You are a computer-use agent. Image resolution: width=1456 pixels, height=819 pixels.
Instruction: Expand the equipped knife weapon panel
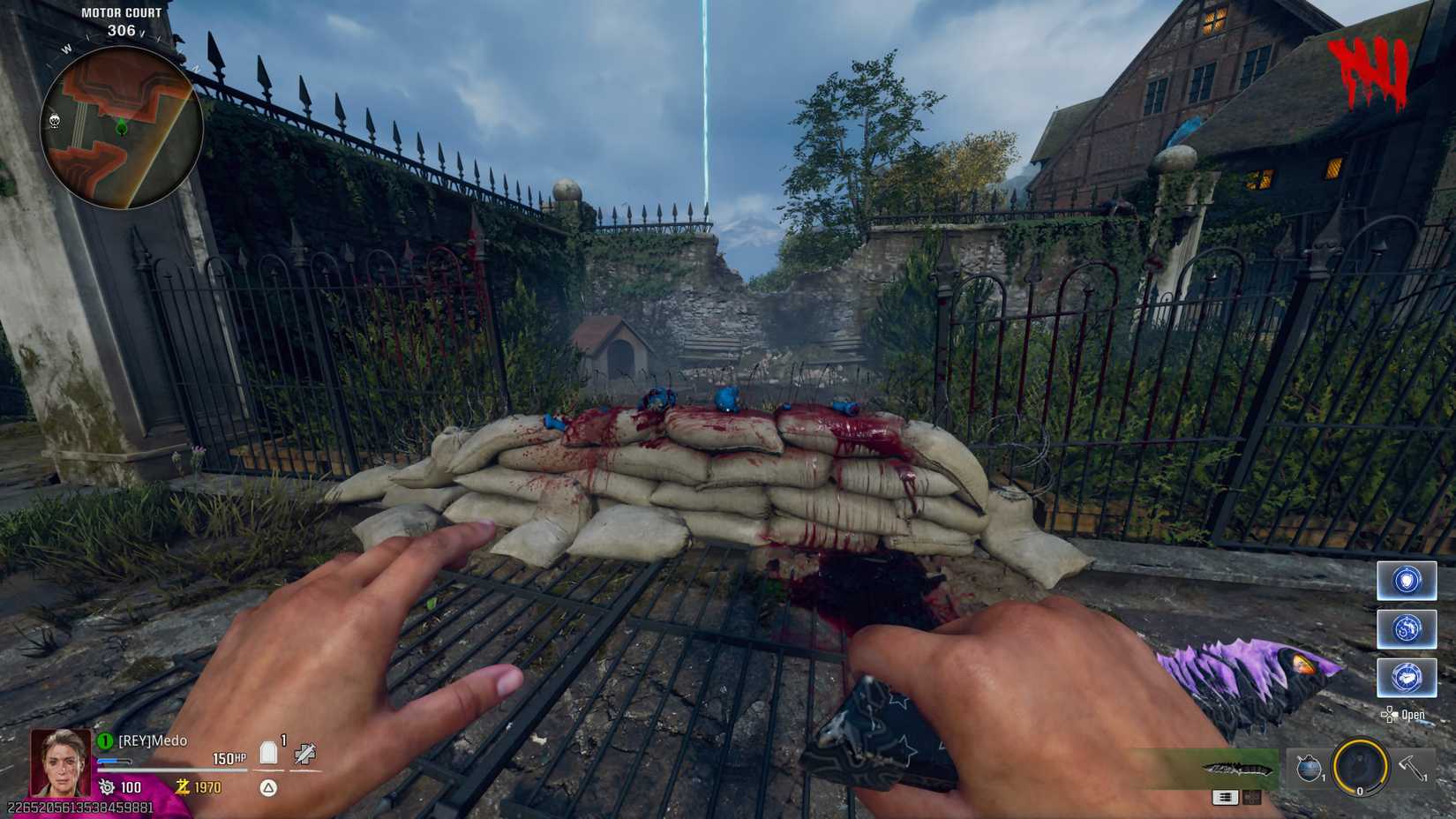tap(1238, 769)
